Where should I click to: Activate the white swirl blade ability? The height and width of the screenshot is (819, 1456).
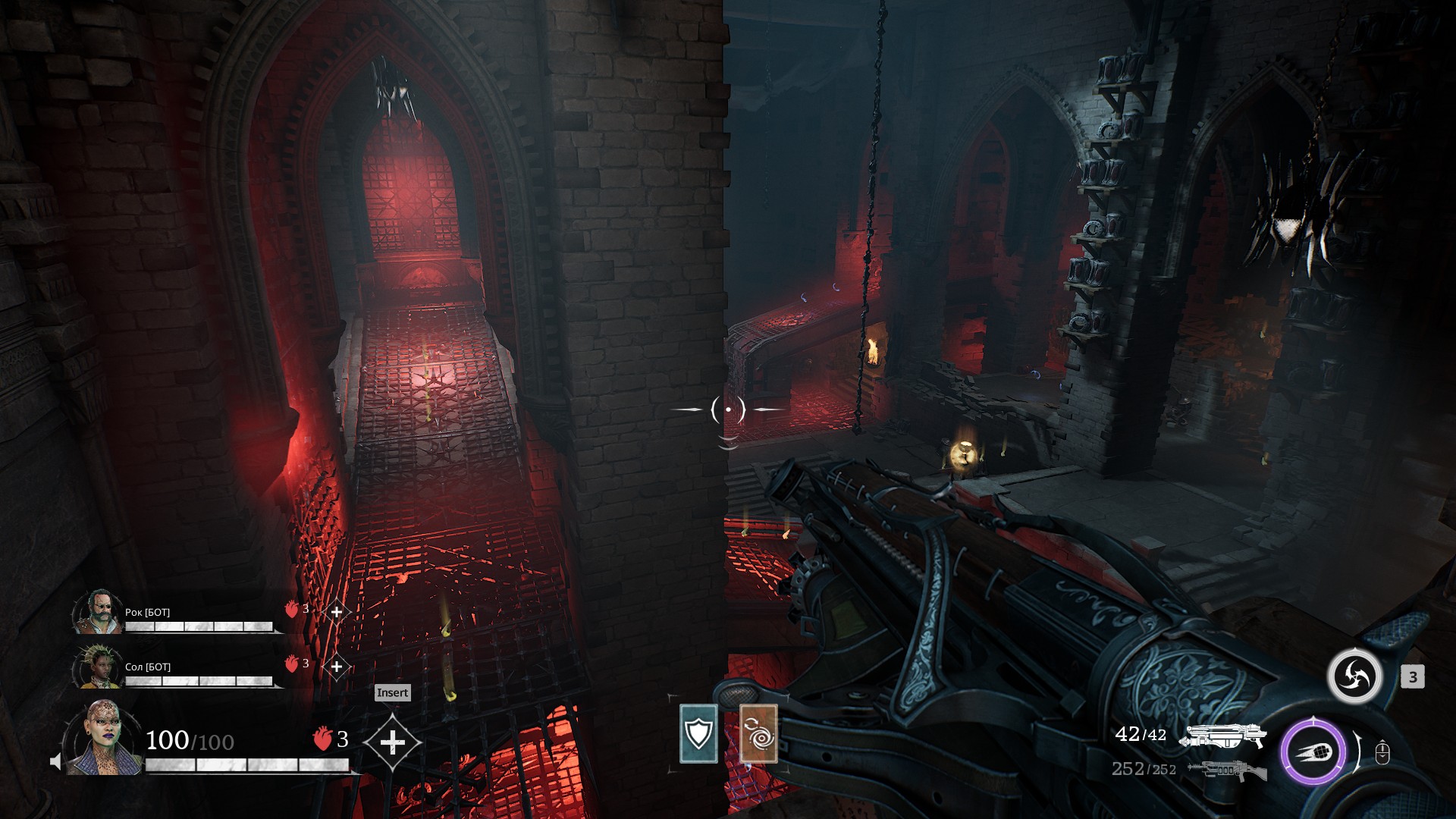(x=1354, y=676)
